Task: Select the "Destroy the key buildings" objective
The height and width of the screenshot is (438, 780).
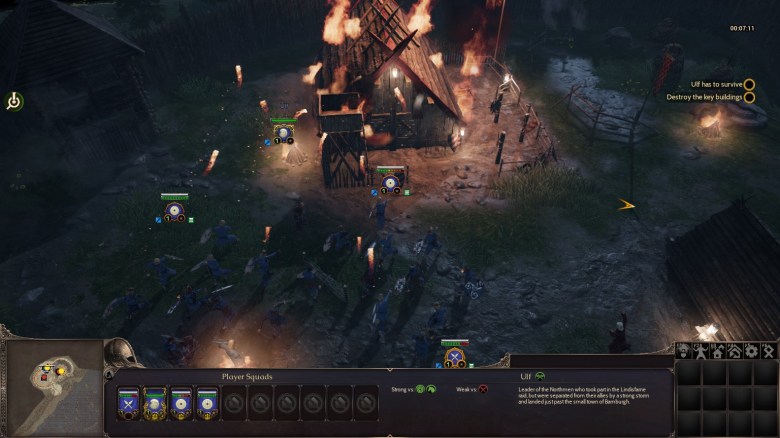Action: (704, 97)
